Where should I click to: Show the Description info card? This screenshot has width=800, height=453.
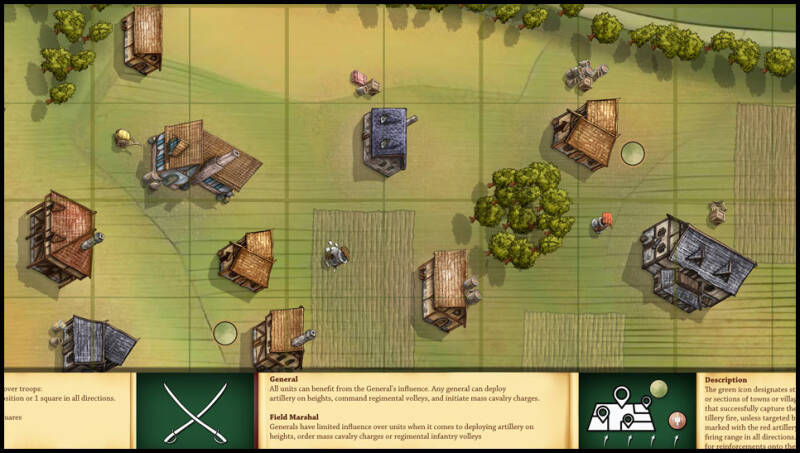point(749,411)
